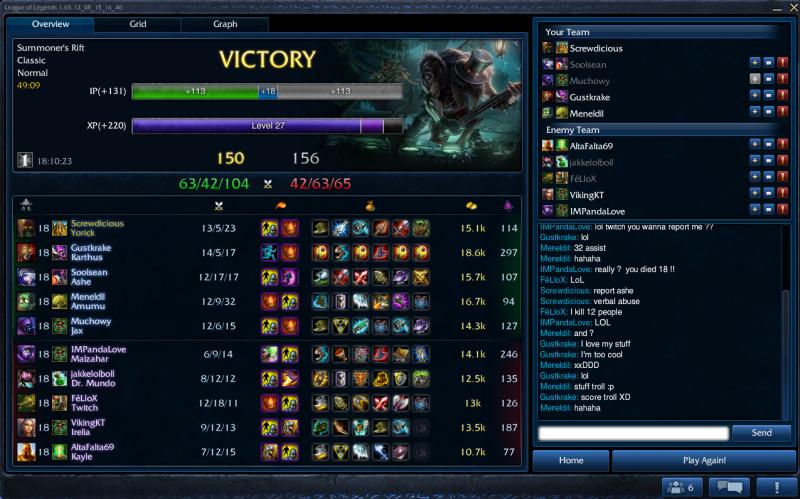Click Twitch champion portrait for FèLIoX

click(x=26, y=403)
